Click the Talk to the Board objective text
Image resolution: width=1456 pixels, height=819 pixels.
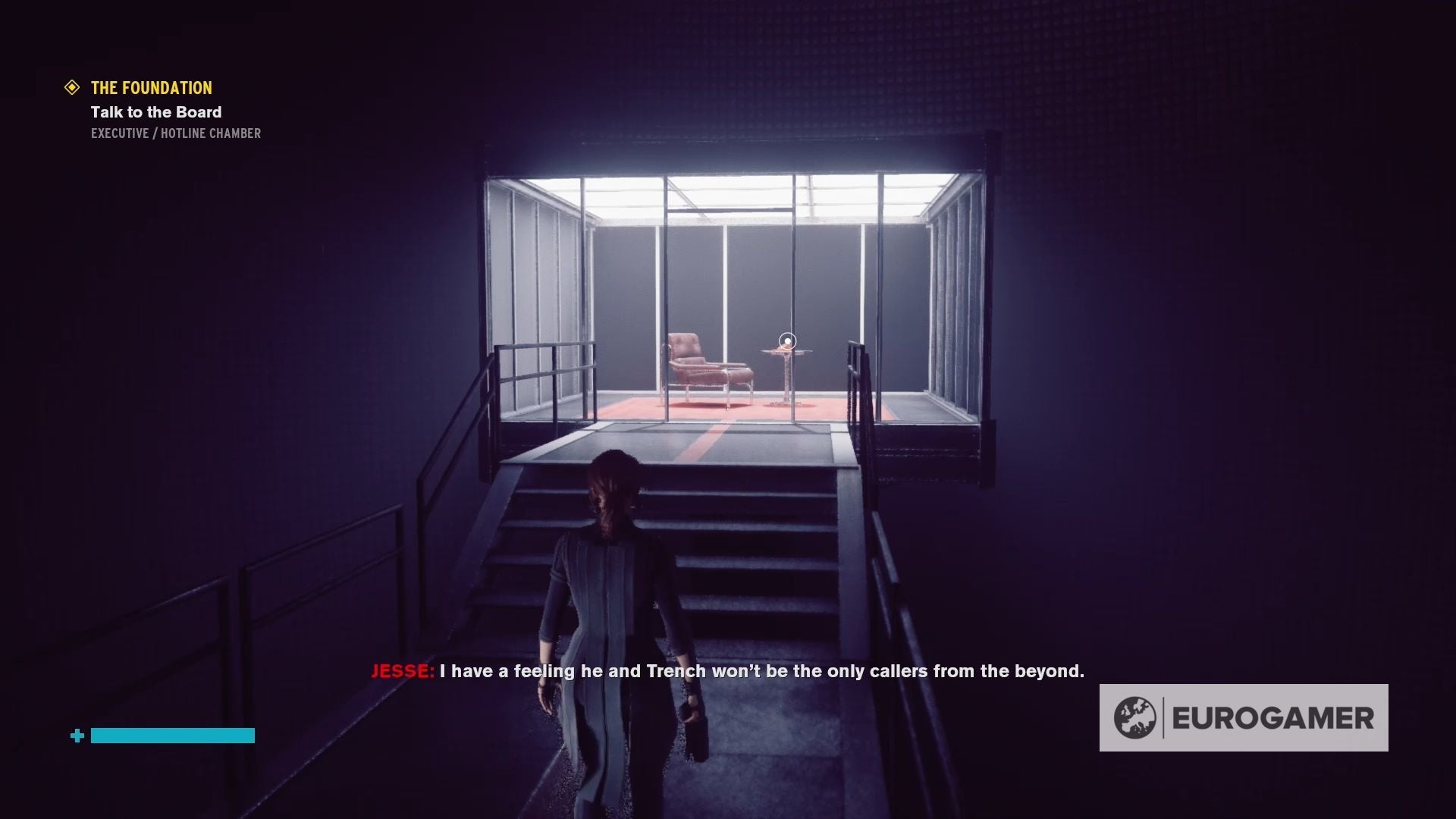point(155,111)
